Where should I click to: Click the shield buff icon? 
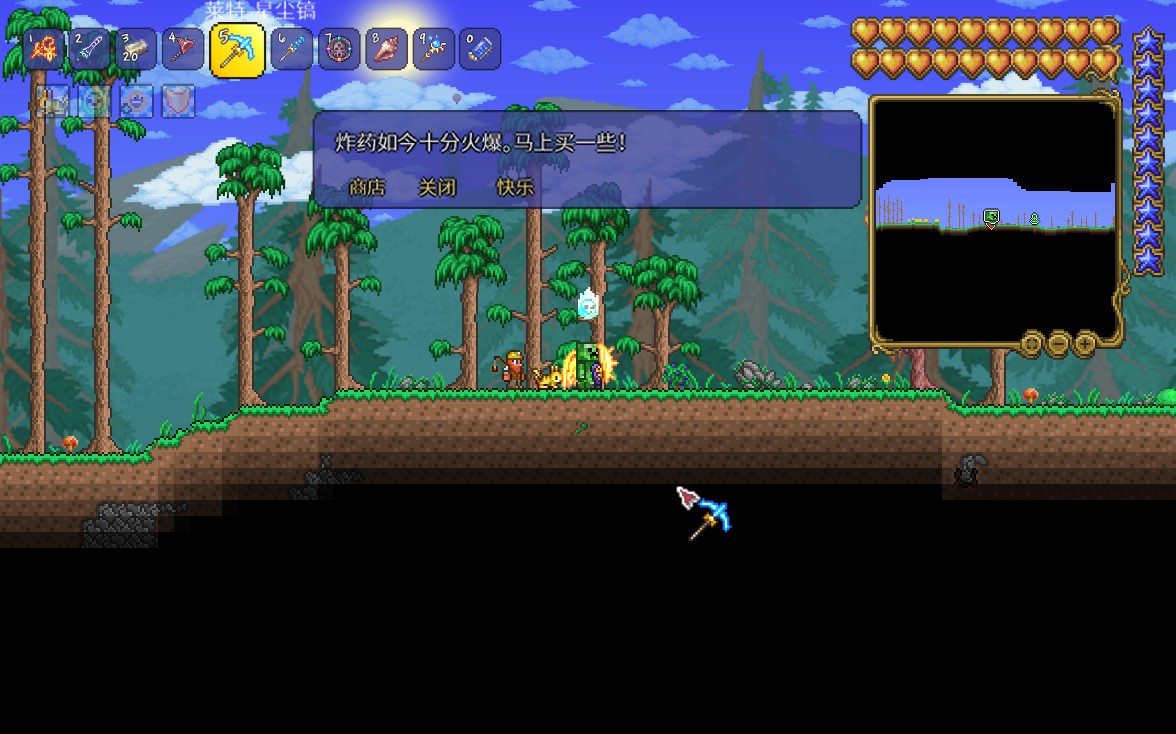pyautogui.click(x=178, y=101)
